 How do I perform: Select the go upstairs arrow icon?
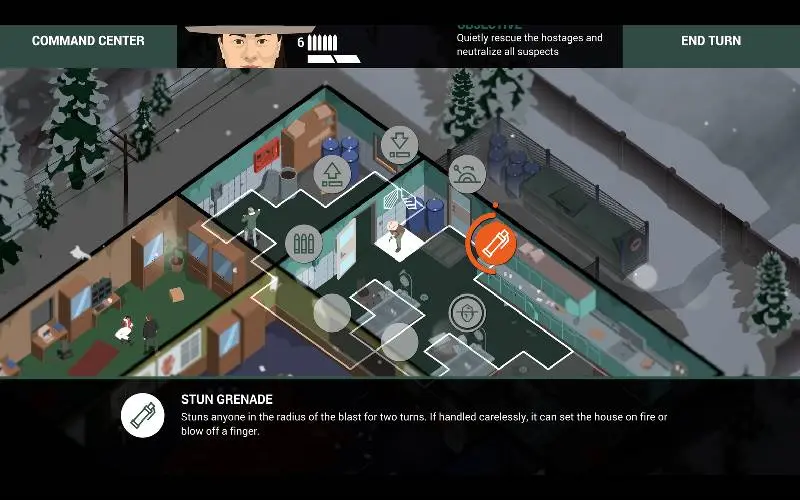coord(333,173)
